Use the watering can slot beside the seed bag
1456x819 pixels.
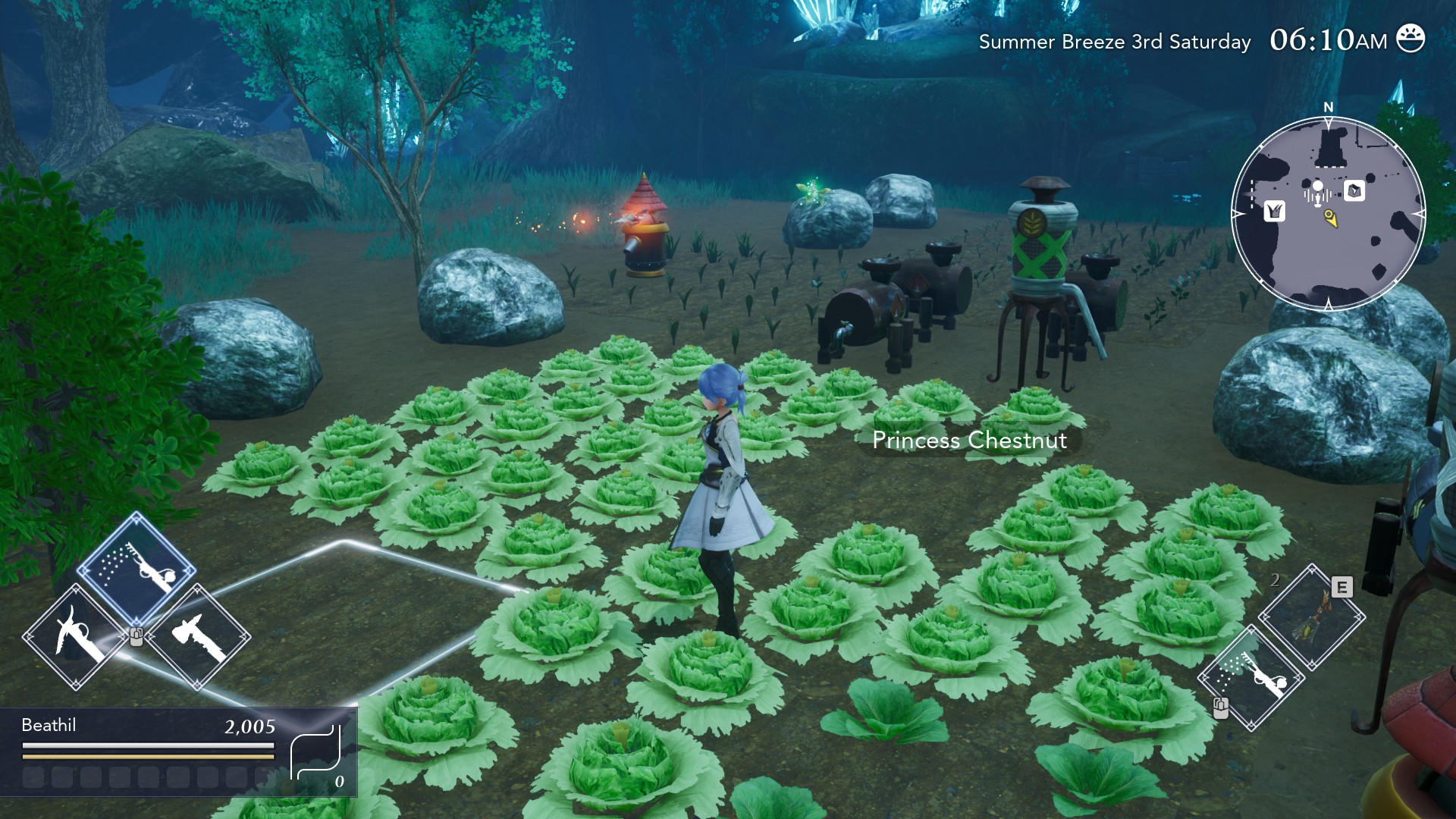point(1252,677)
